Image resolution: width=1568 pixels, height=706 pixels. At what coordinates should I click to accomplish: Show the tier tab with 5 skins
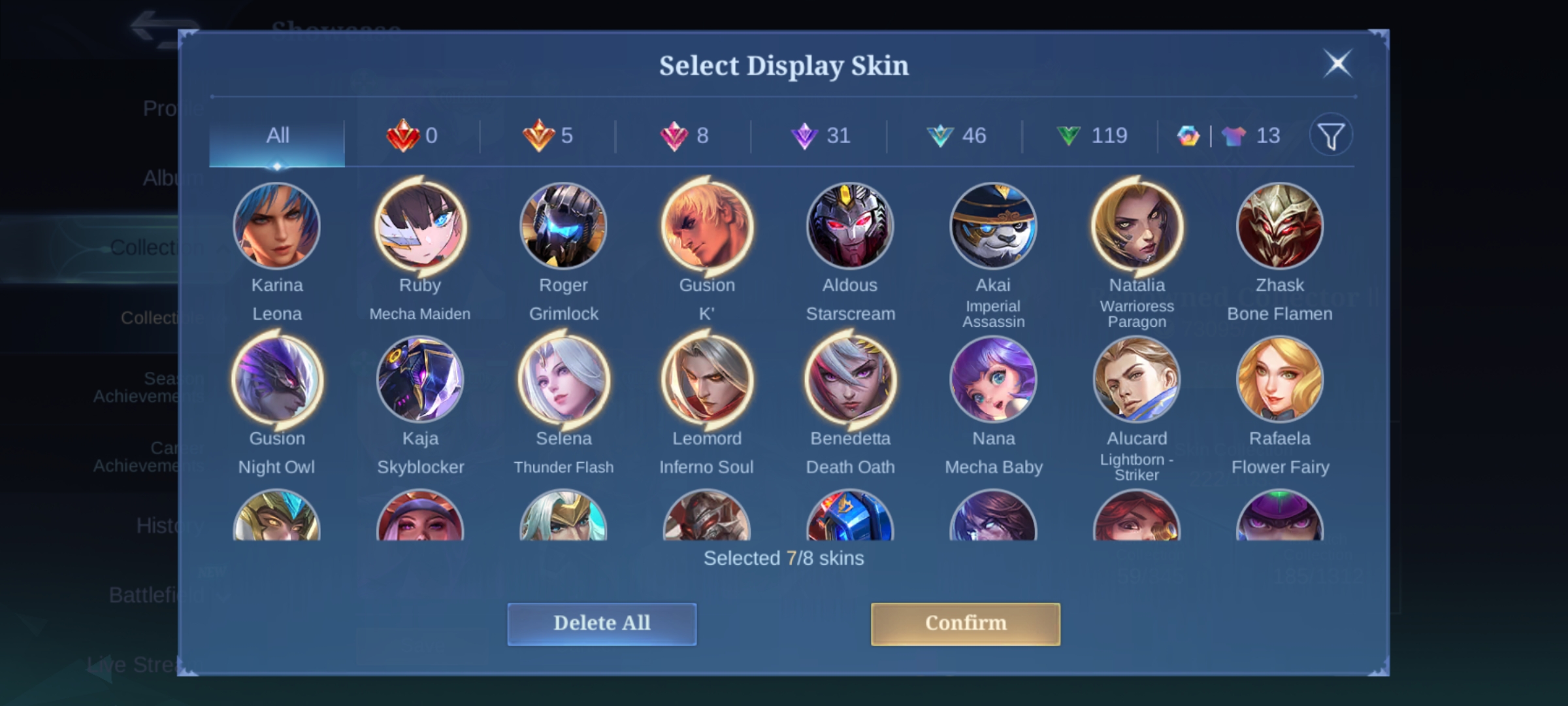click(x=547, y=136)
